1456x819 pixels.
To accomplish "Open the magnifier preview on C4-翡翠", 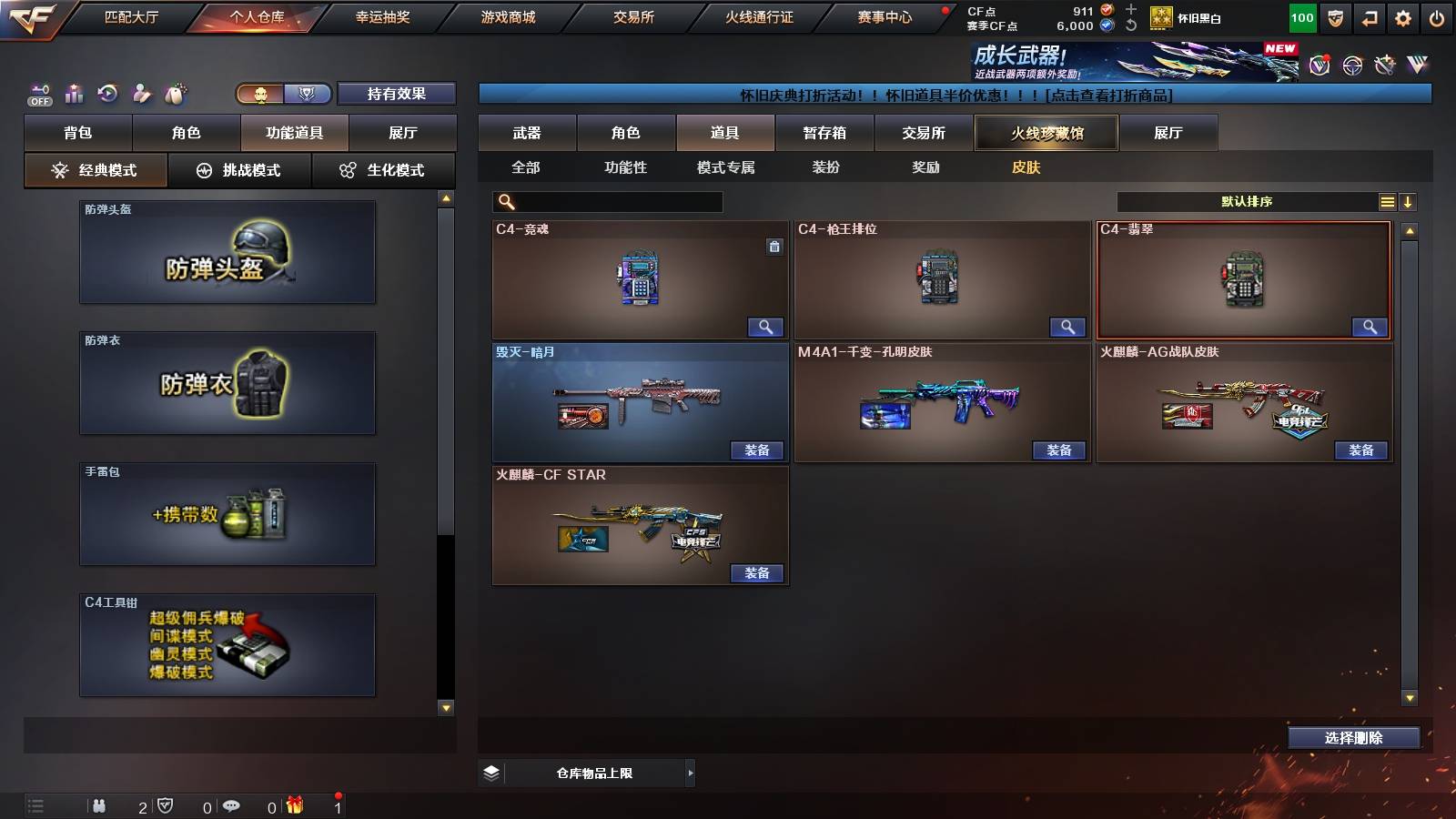I will click(1369, 327).
